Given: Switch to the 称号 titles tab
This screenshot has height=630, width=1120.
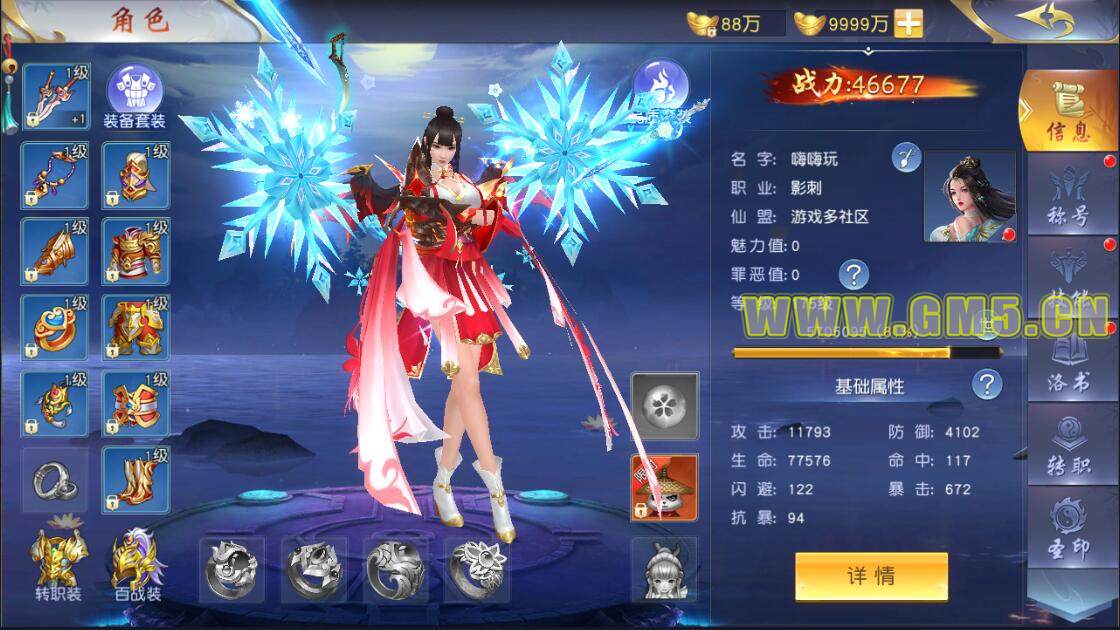Looking at the screenshot, I should tap(1068, 199).
